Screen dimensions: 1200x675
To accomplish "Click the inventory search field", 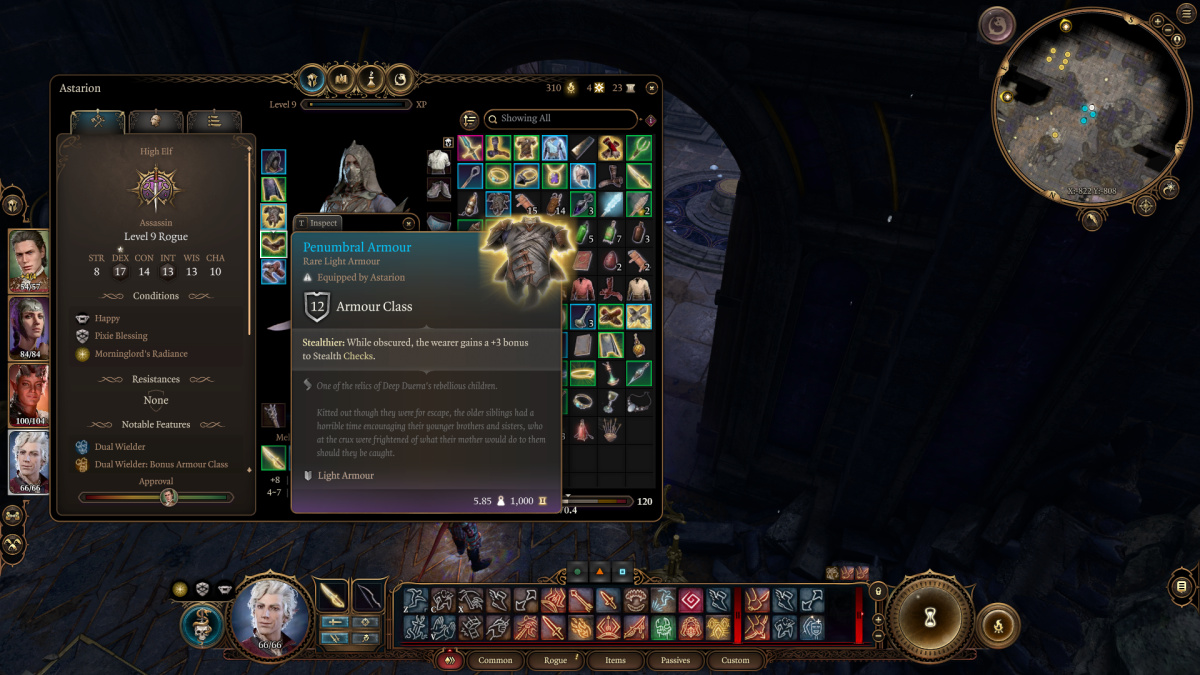I will point(560,119).
